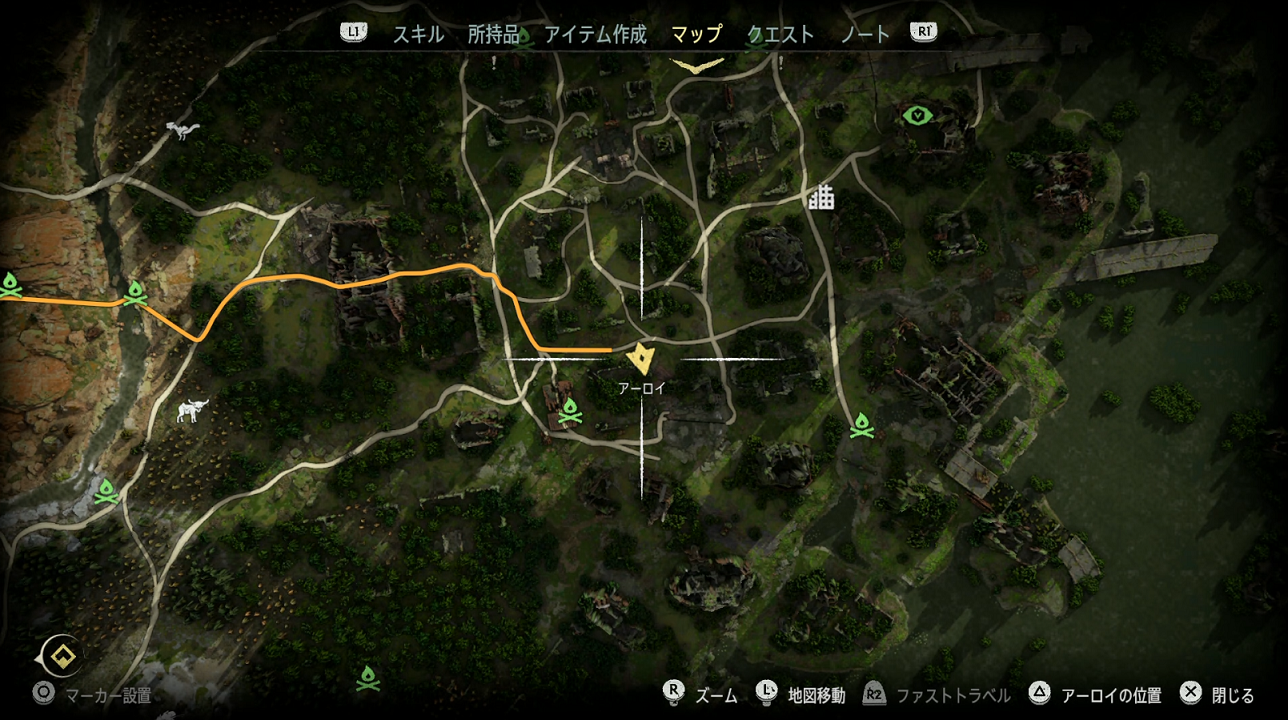
Task: Select the アイテム作成 crafting tab
Action: pos(595,34)
